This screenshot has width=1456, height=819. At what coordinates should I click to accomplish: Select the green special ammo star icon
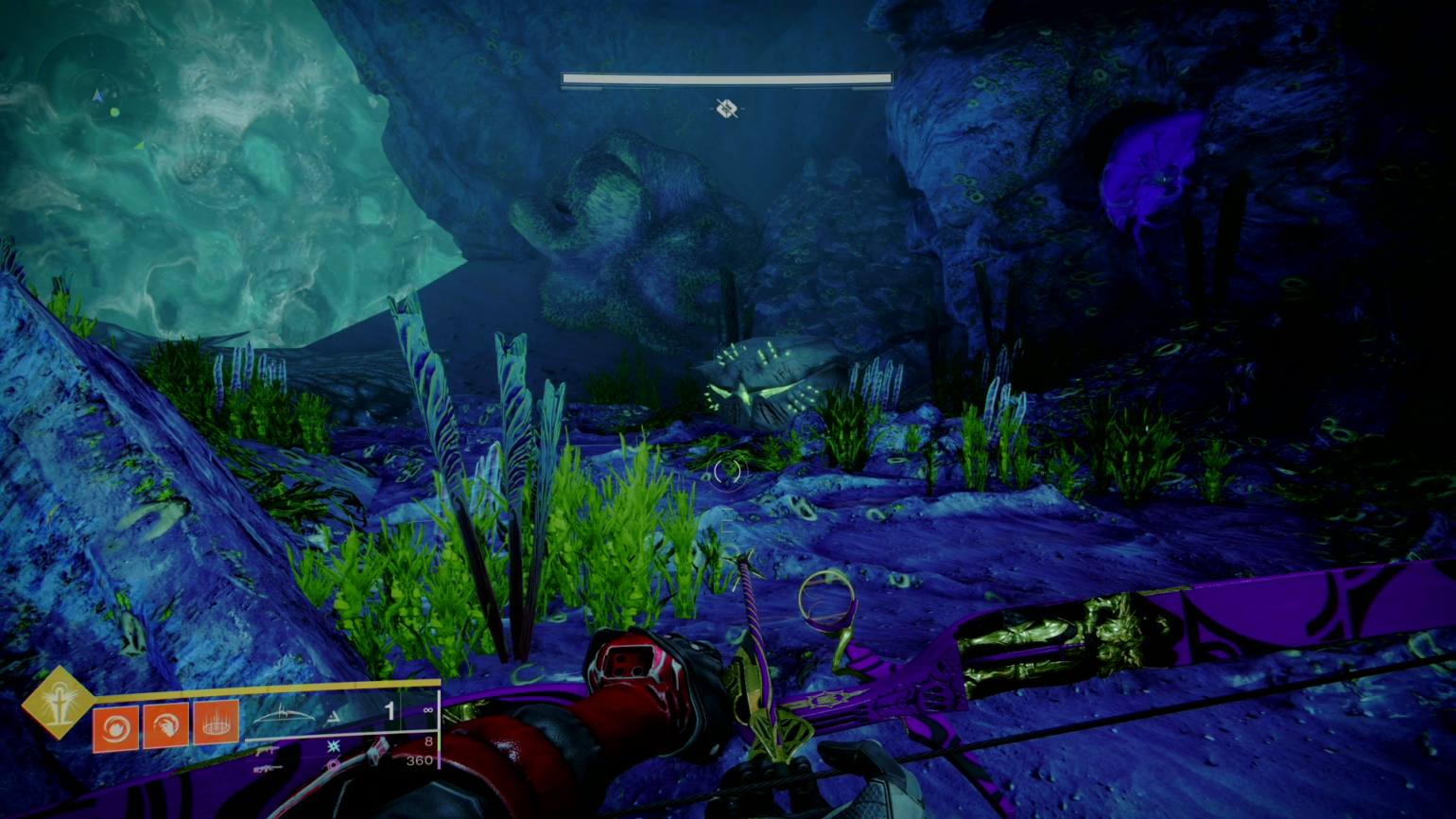[333, 745]
